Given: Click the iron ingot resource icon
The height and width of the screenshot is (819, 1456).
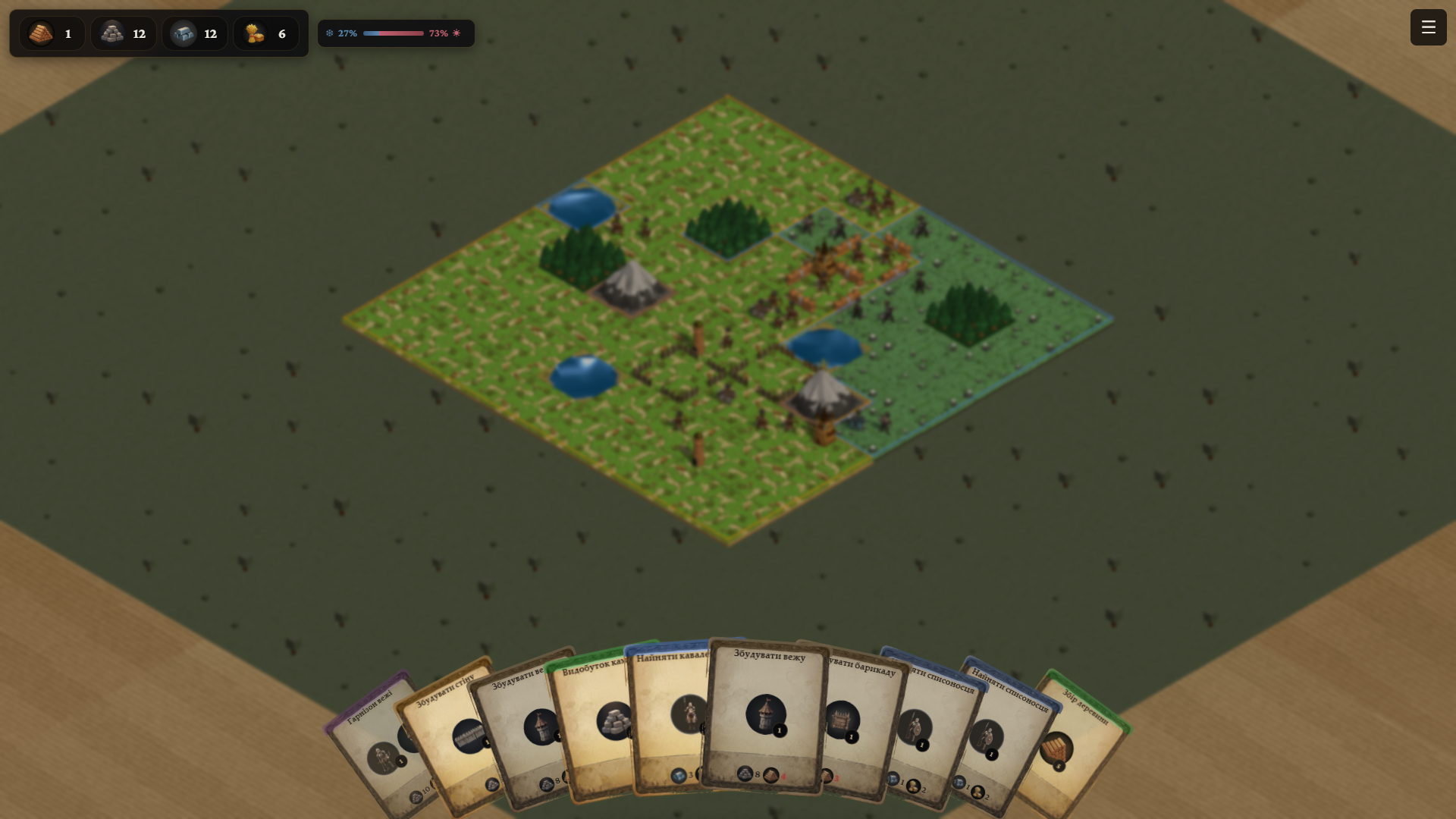Looking at the screenshot, I should coord(183,33).
